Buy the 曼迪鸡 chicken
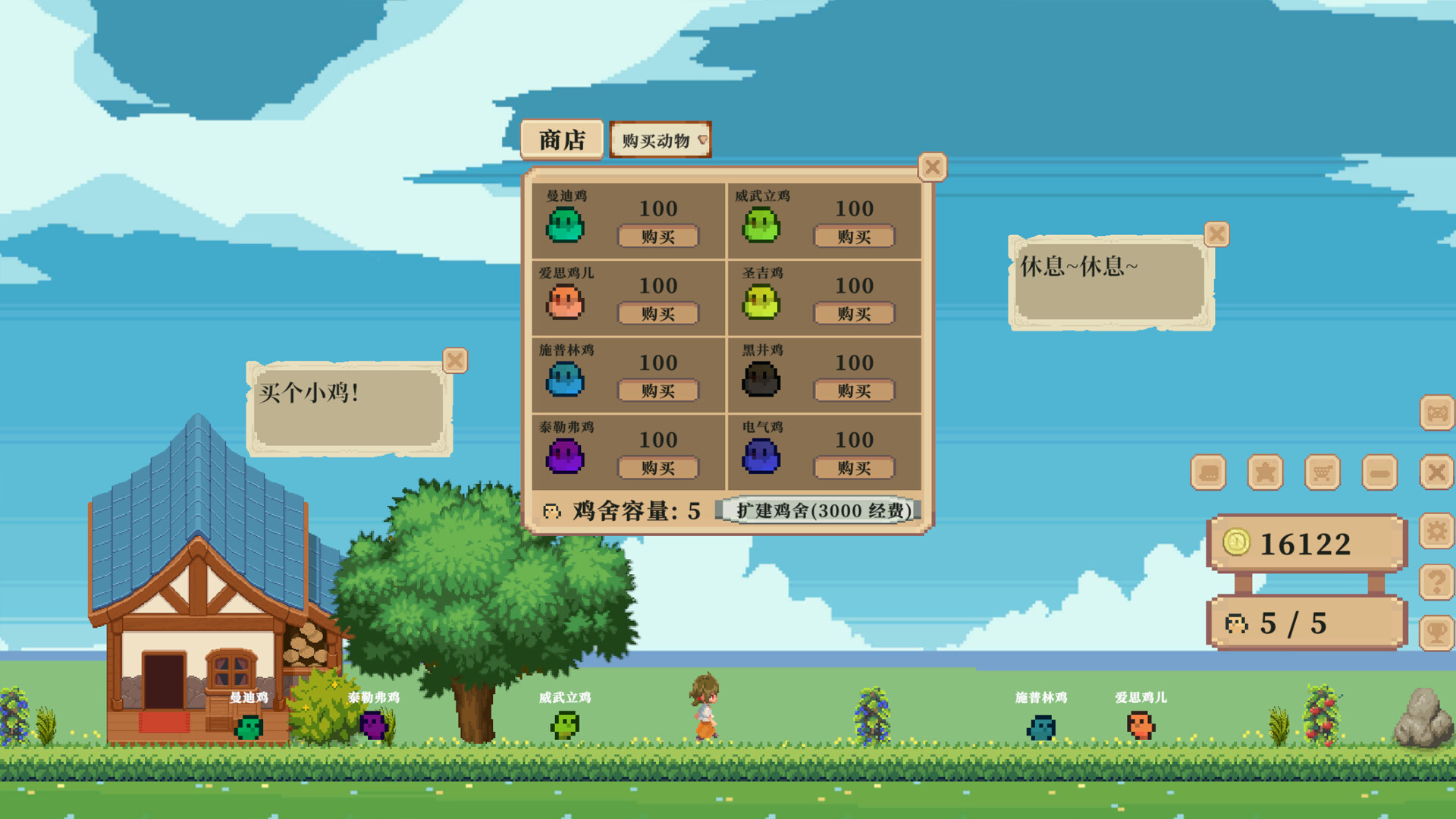This screenshot has width=1456, height=819. pos(659,237)
